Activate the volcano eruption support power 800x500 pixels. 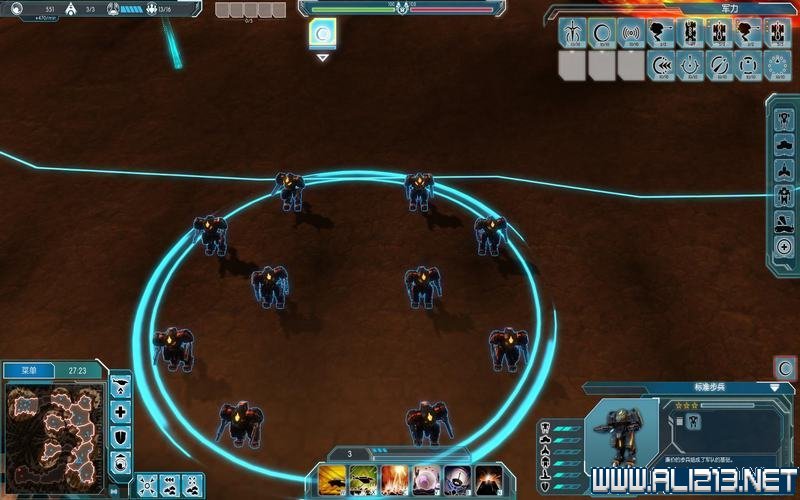click(x=488, y=481)
